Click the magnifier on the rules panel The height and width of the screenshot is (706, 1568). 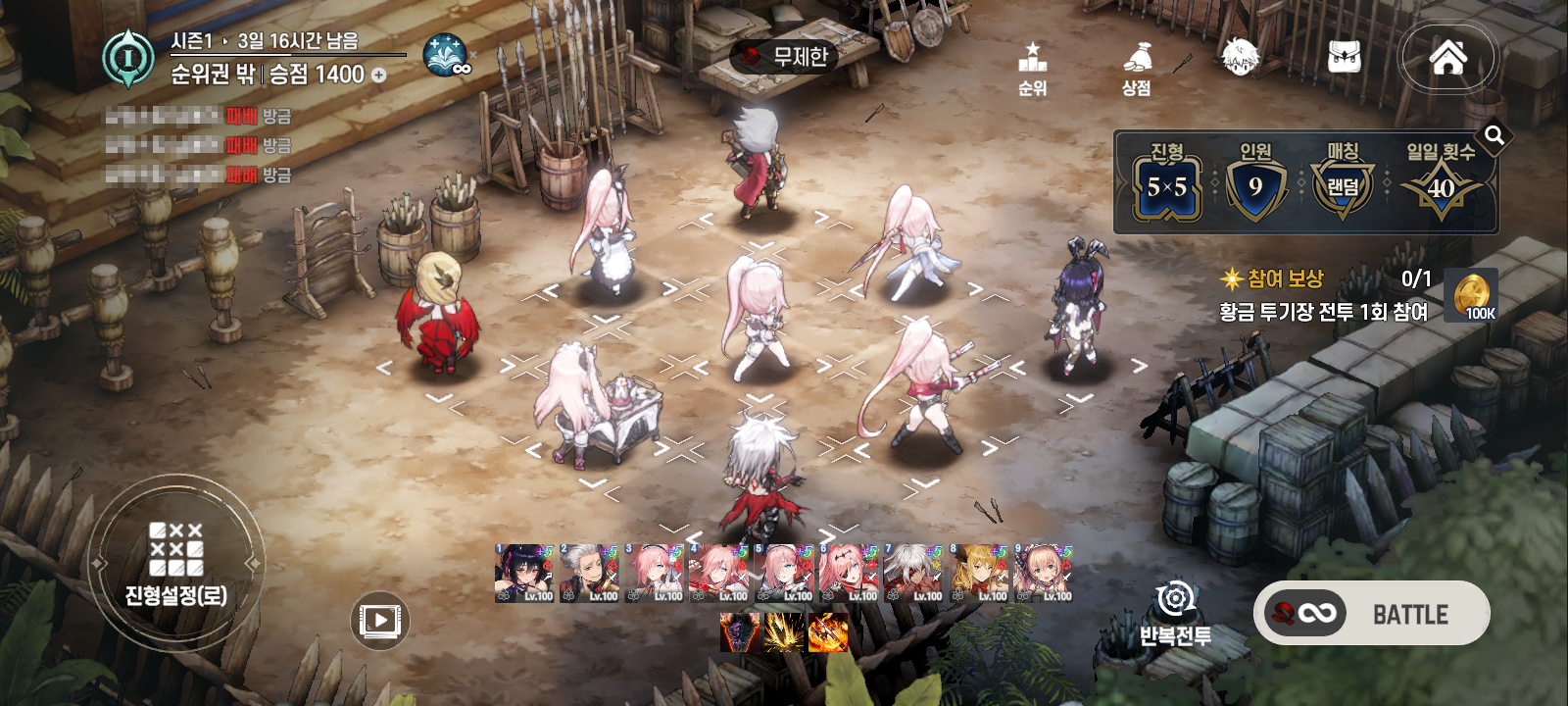point(1494,135)
